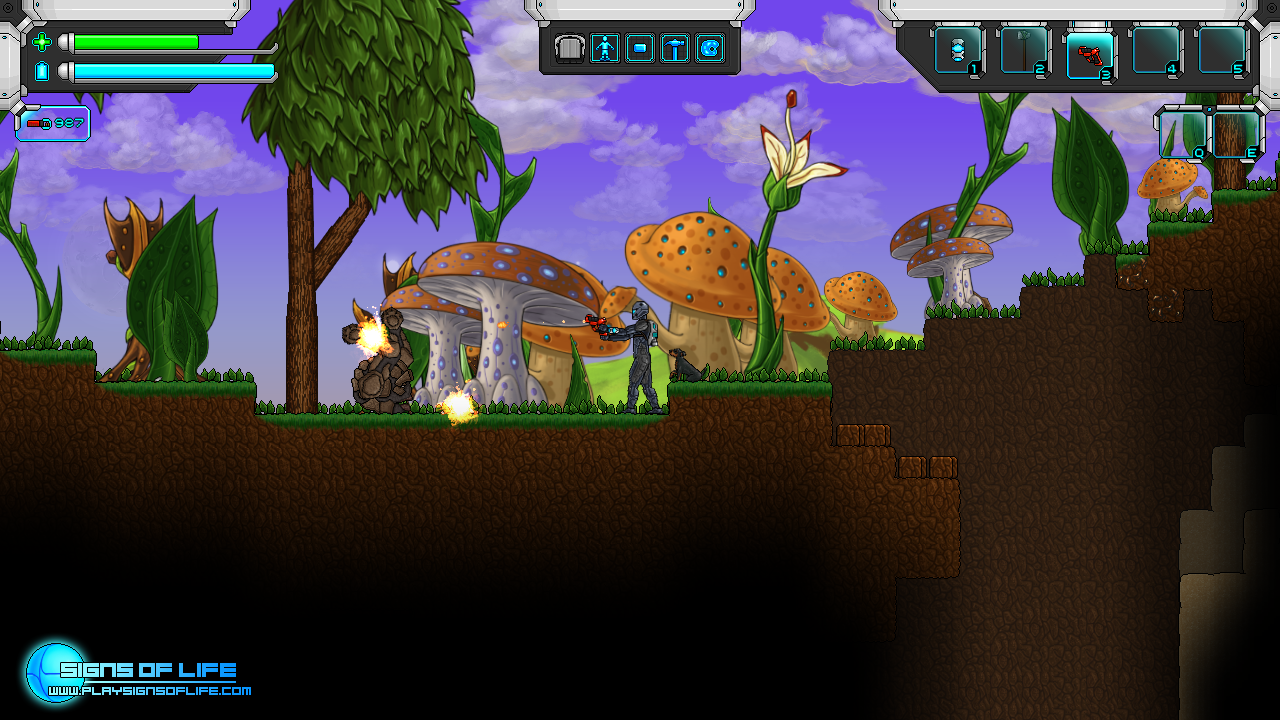The height and width of the screenshot is (720, 1280).
Task: Click the Q quick-use slot
Action: tap(1182, 134)
